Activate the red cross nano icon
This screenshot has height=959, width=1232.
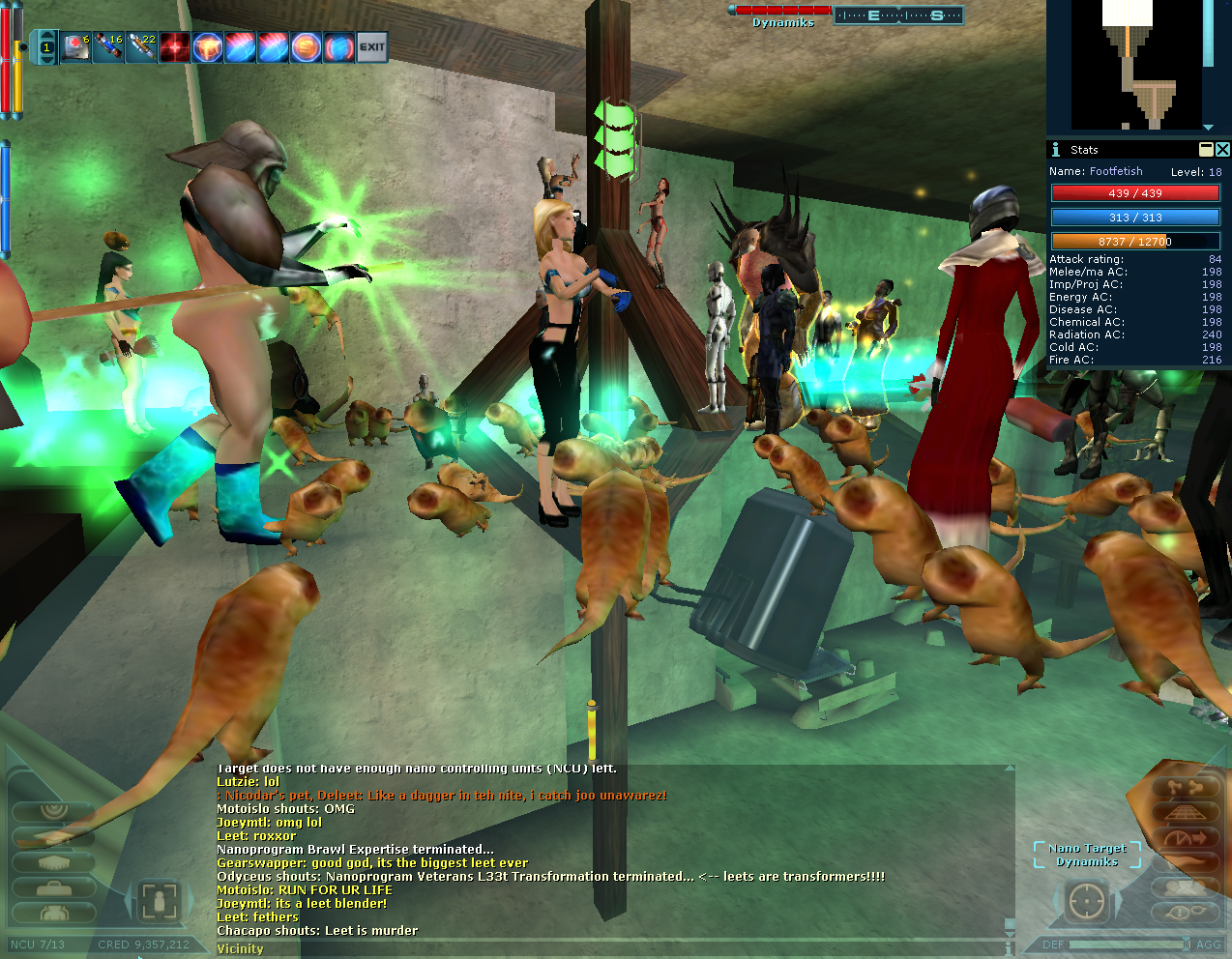(x=174, y=47)
